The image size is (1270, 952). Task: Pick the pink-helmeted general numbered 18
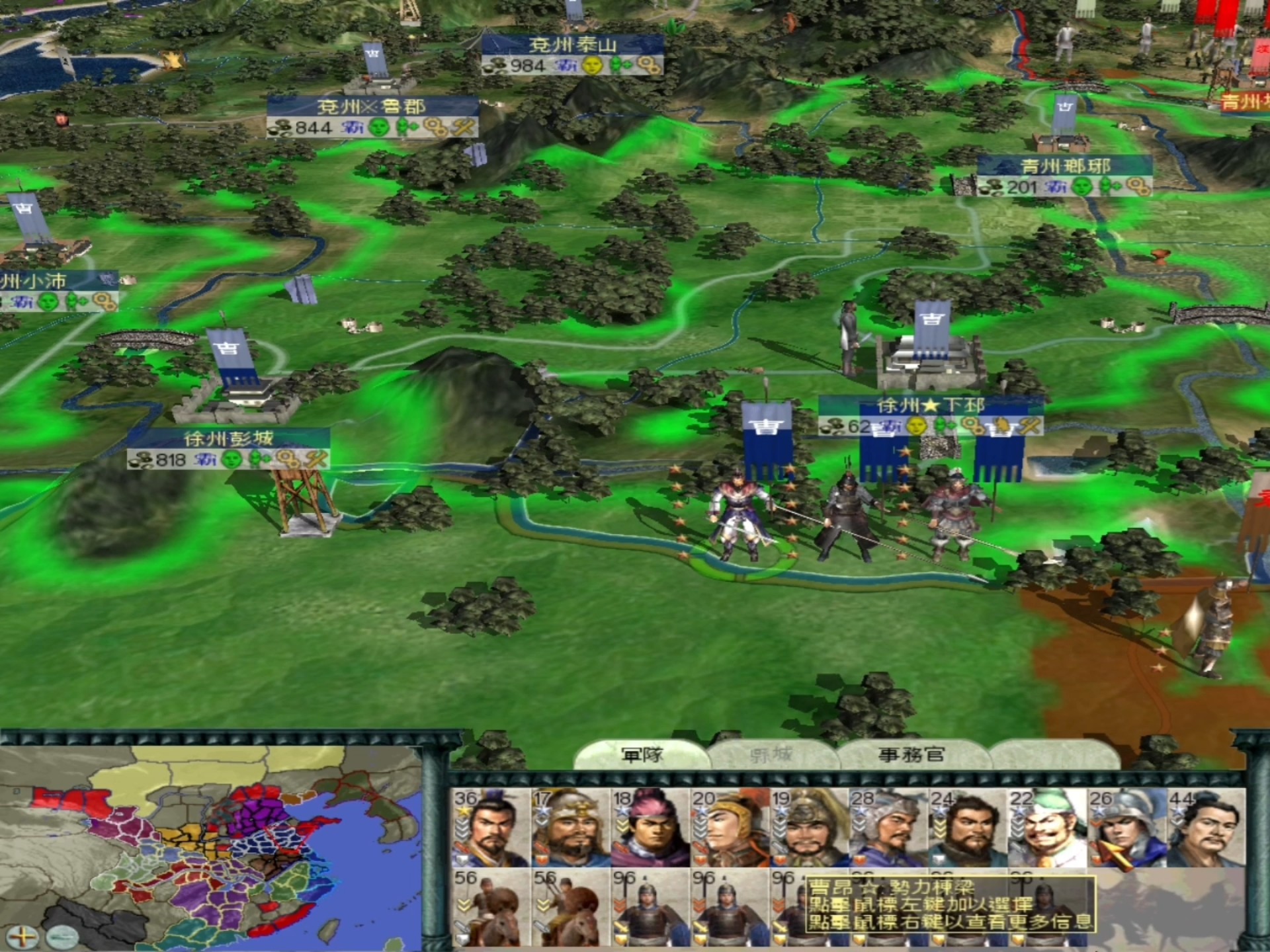(650, 827)
